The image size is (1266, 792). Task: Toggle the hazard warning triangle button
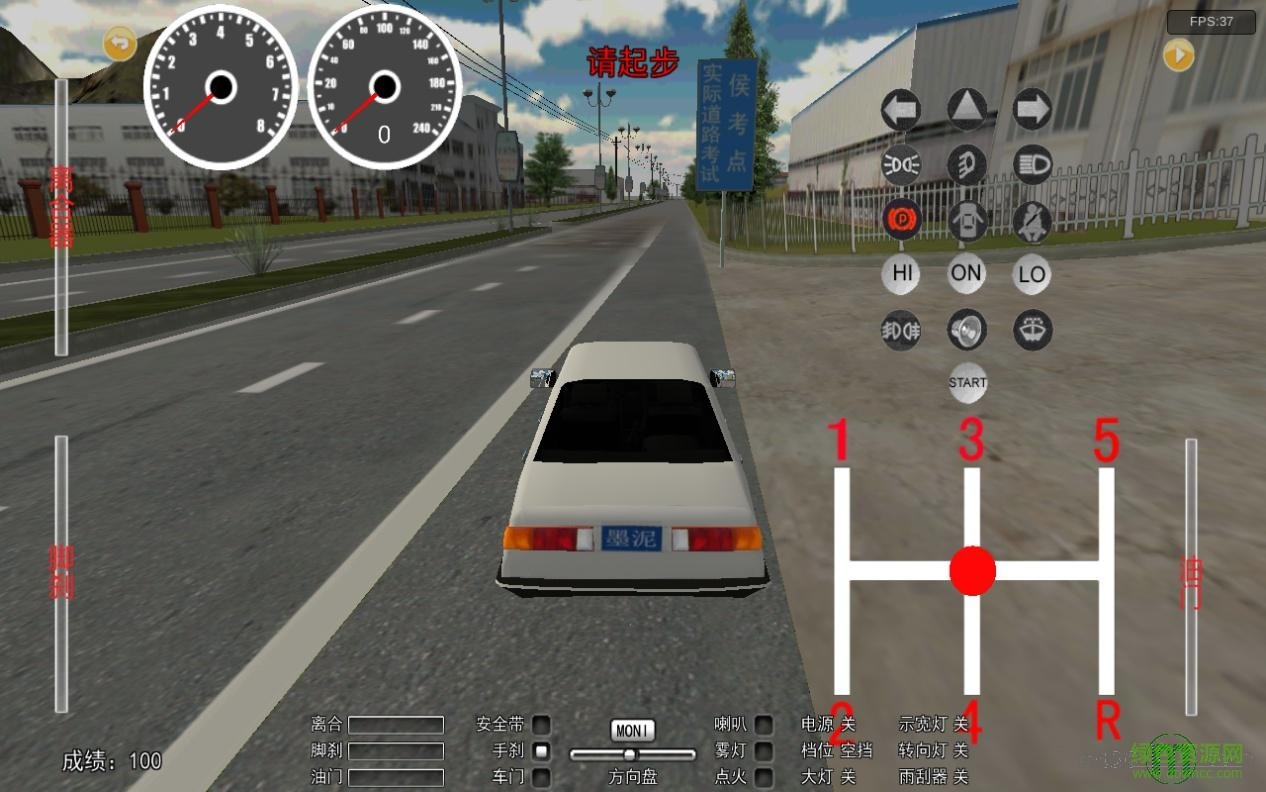pos(967,109)
